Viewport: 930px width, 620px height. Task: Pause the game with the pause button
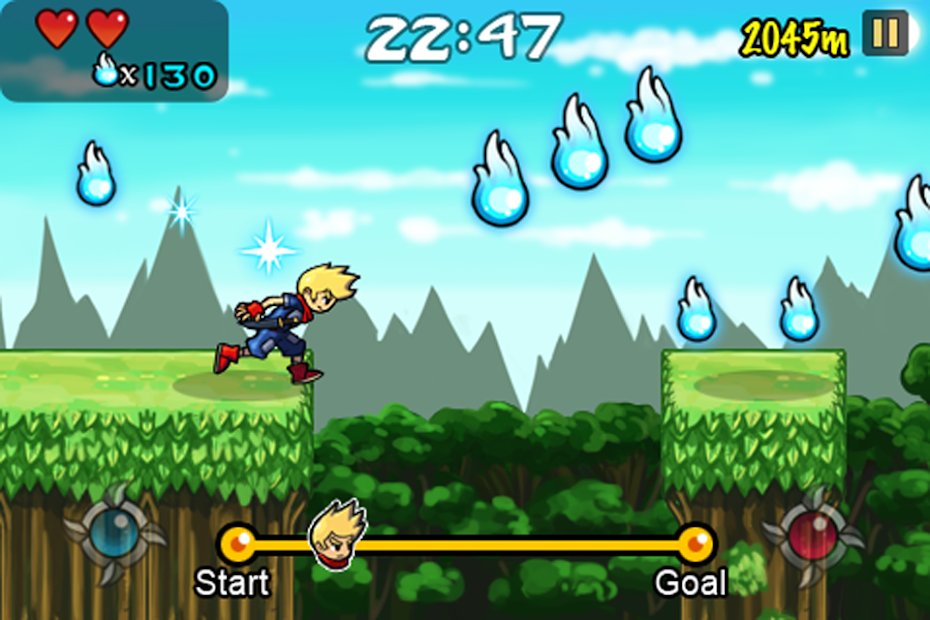click(x=884, y=33)
